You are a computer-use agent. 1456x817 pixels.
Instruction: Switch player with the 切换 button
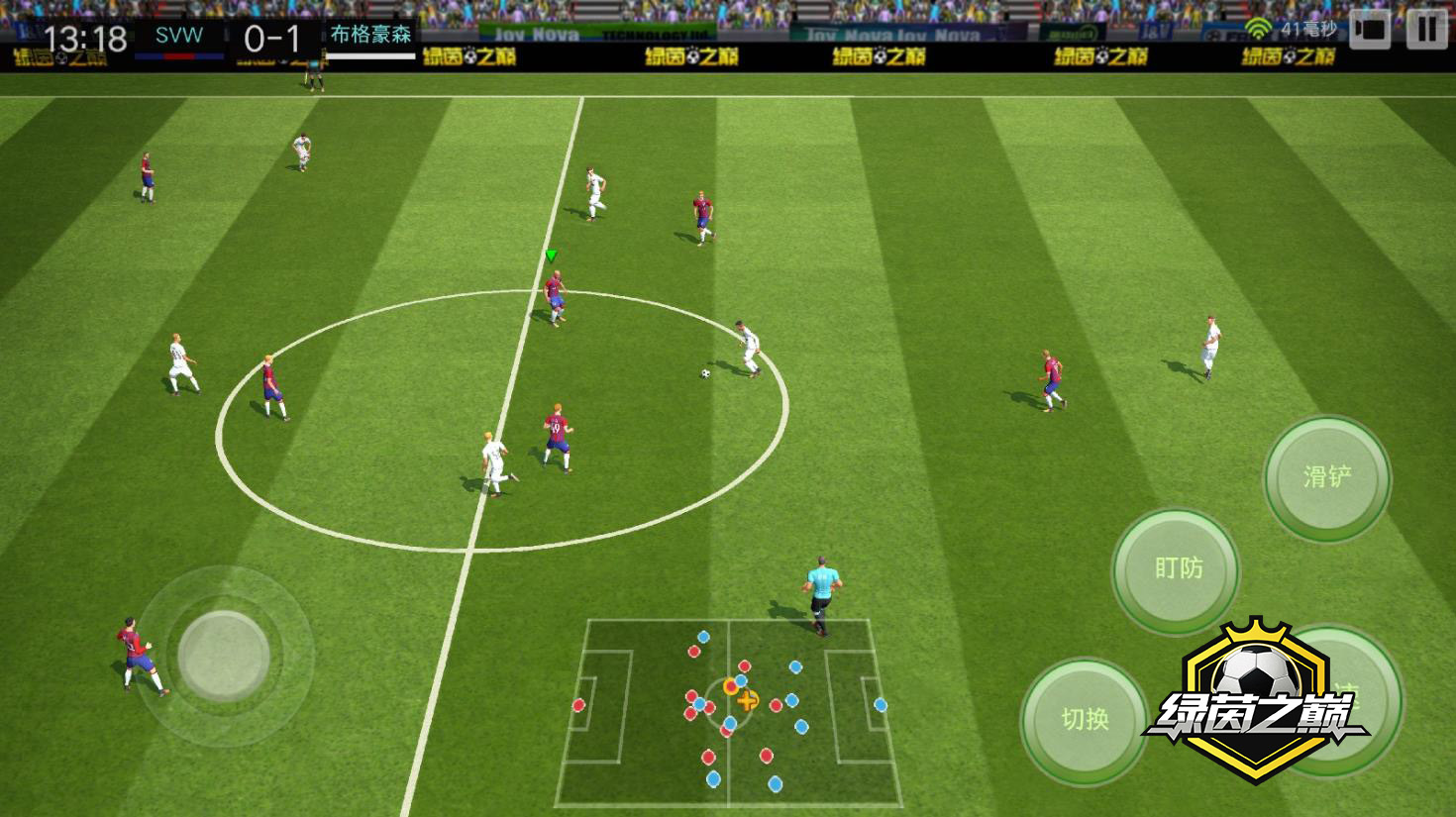(x=1084, y=720)
